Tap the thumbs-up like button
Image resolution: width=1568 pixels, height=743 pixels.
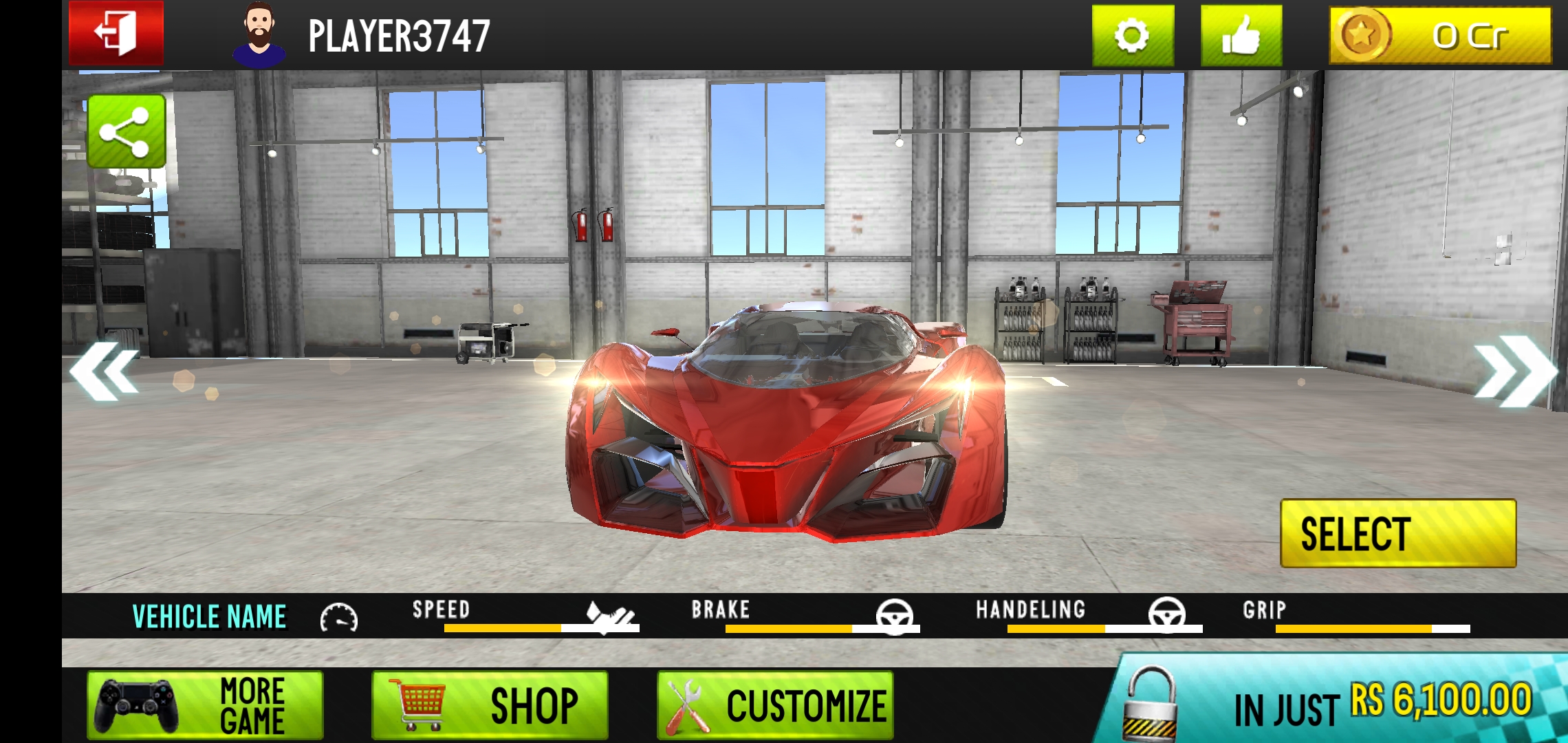[x=1241, y=36]
